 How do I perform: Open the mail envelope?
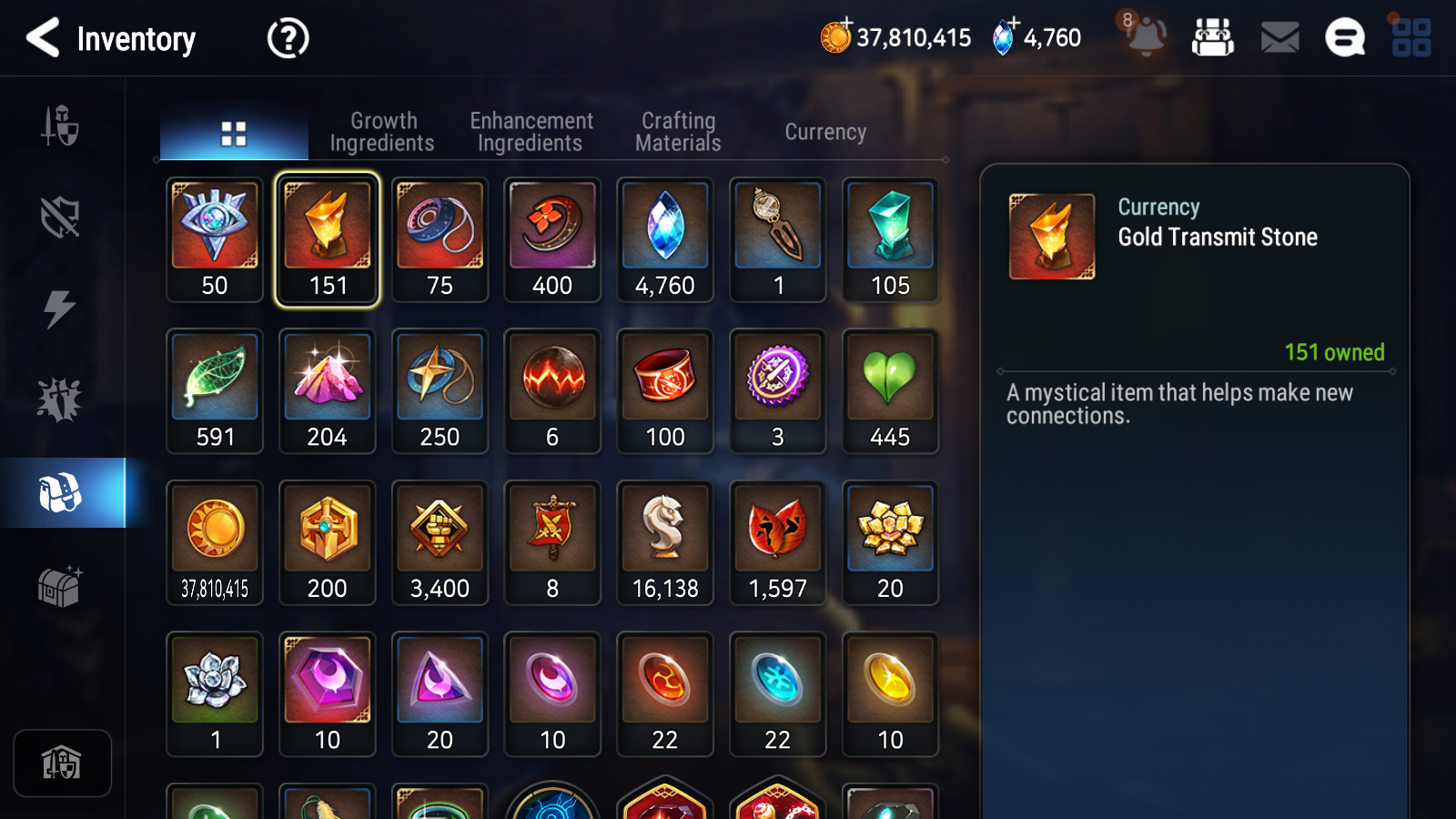(x=1279, y=37)
